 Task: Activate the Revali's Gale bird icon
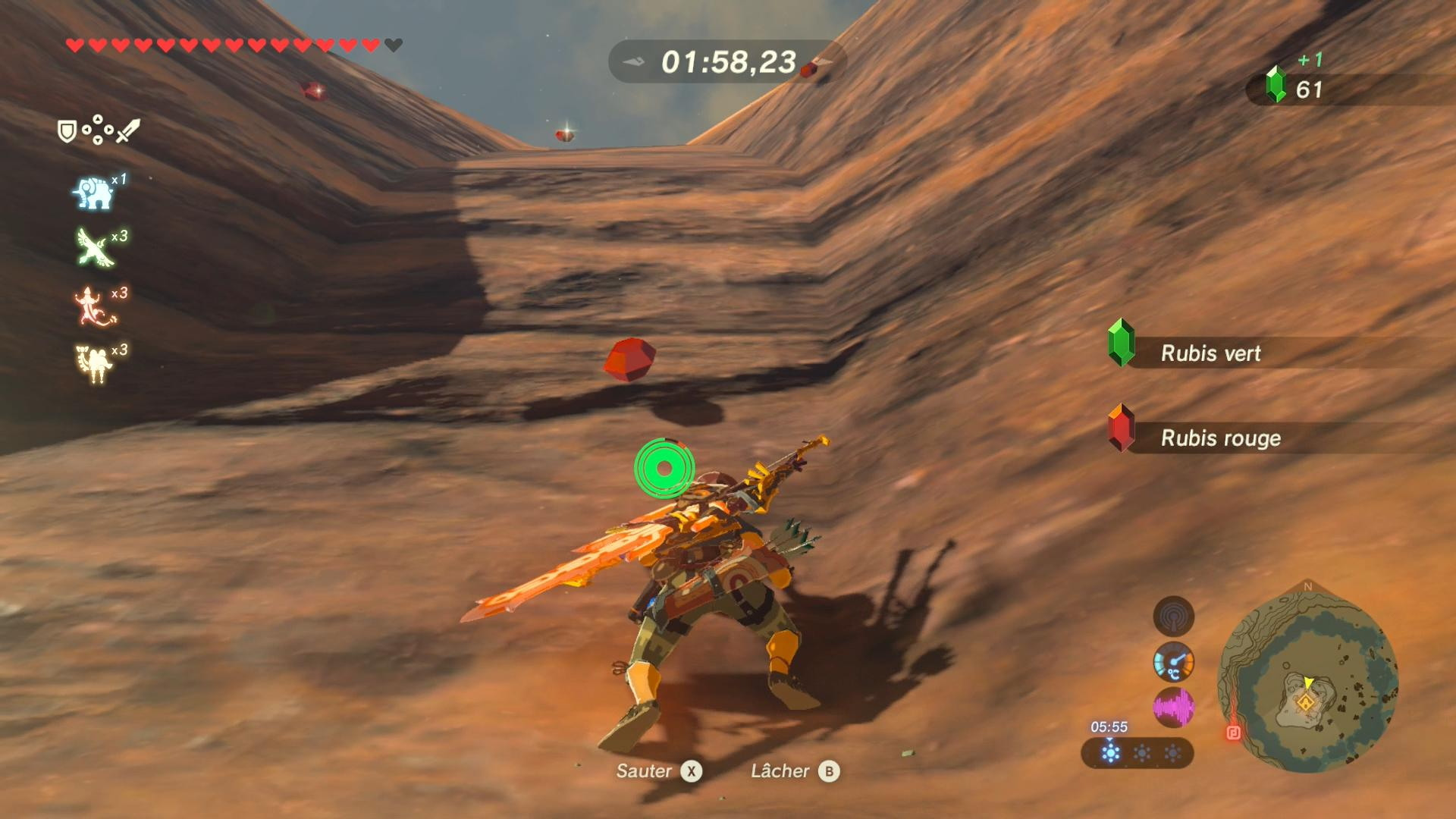point(94,248)
